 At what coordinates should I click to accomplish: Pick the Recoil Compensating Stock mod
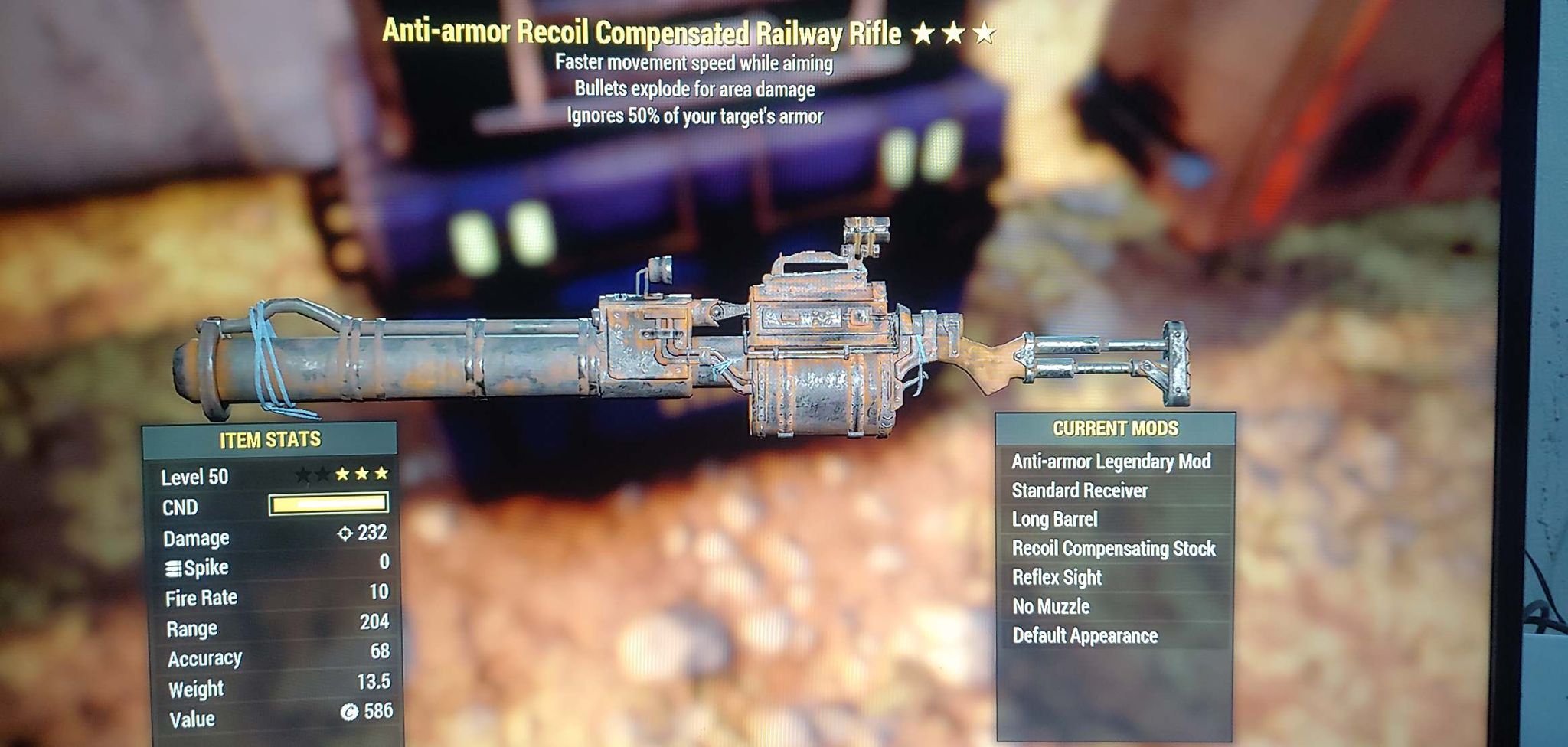1113,549
